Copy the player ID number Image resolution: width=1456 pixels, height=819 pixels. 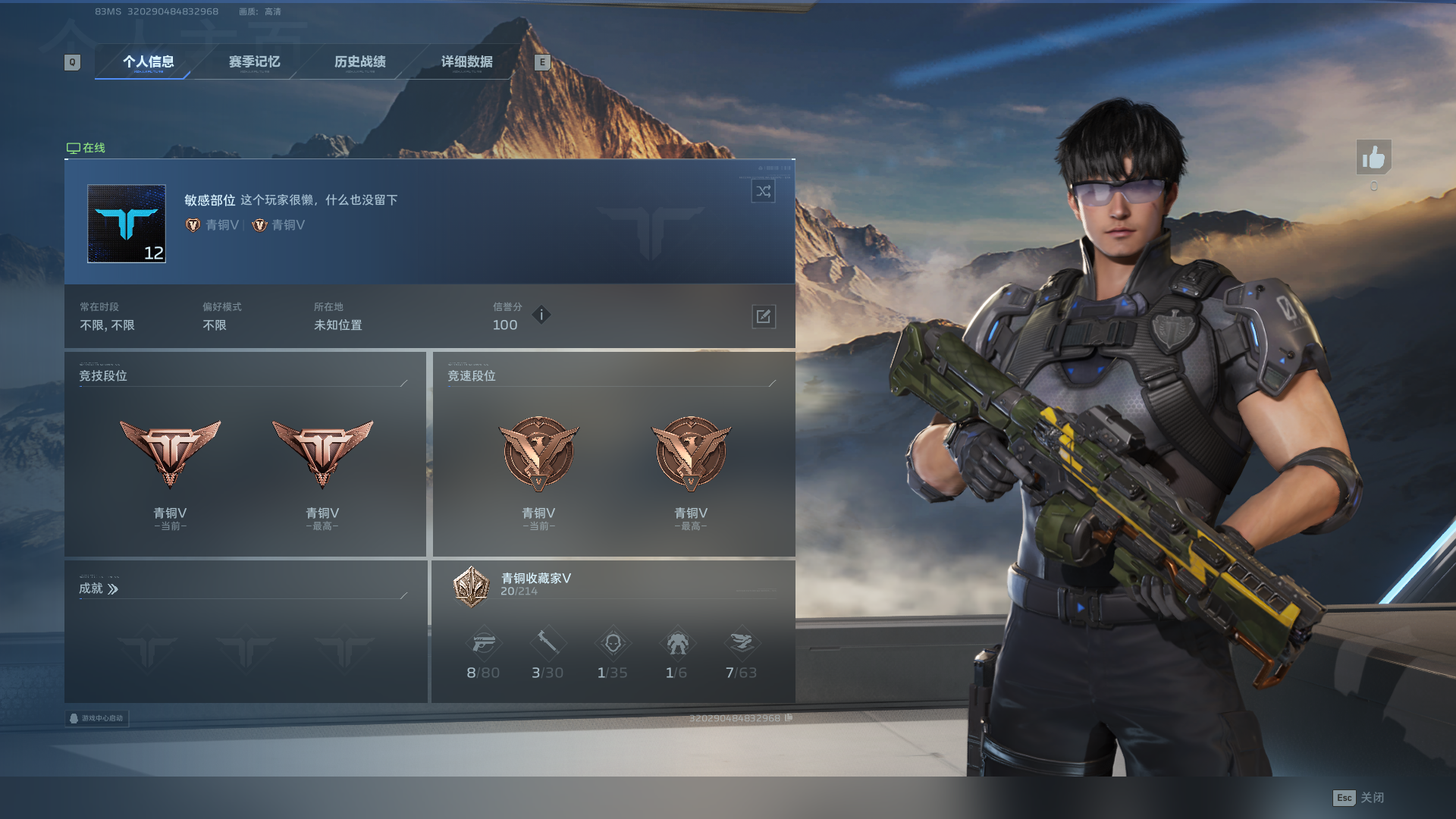789,717
